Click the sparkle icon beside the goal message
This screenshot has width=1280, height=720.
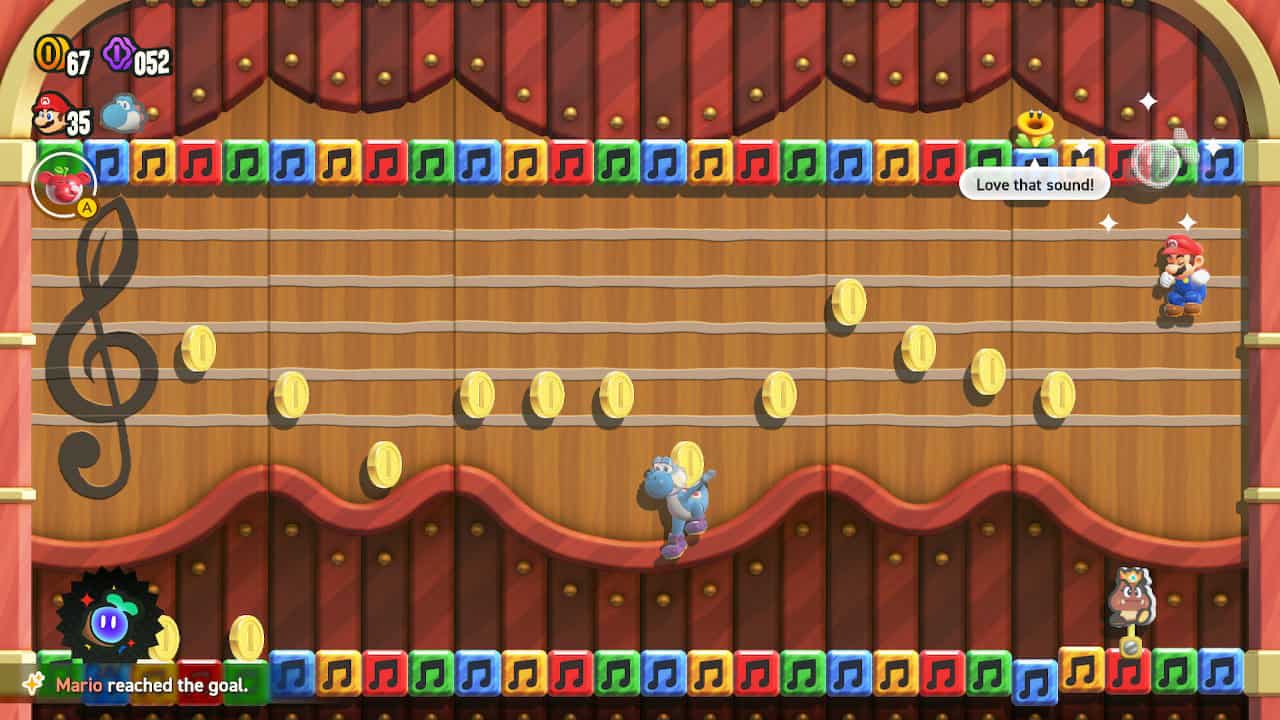(32, 682)
